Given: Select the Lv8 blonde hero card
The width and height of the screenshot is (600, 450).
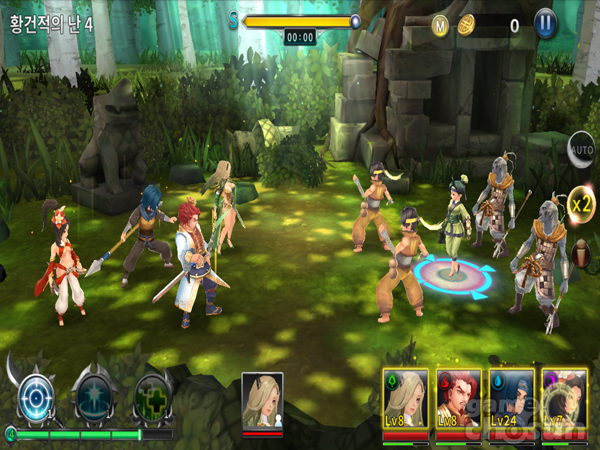Looking at the screenshot, I should pos(405,402).
